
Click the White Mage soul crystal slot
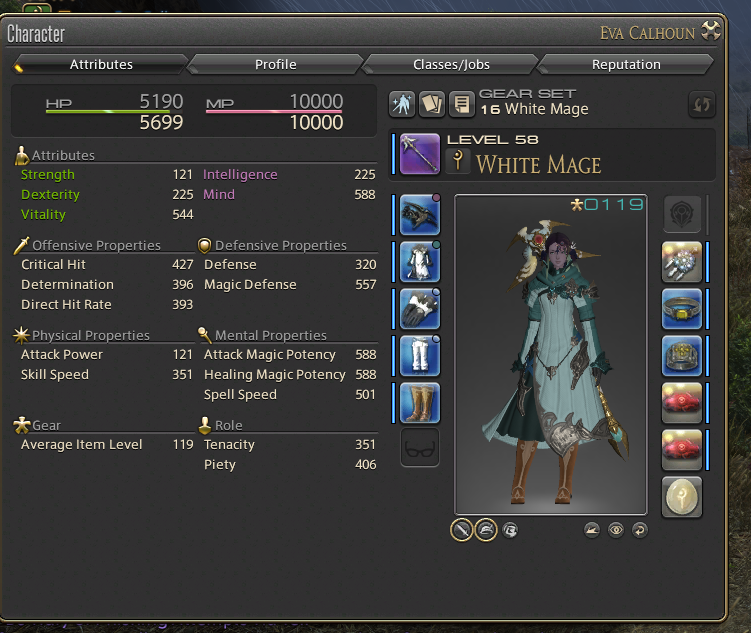tap(682, 496)
